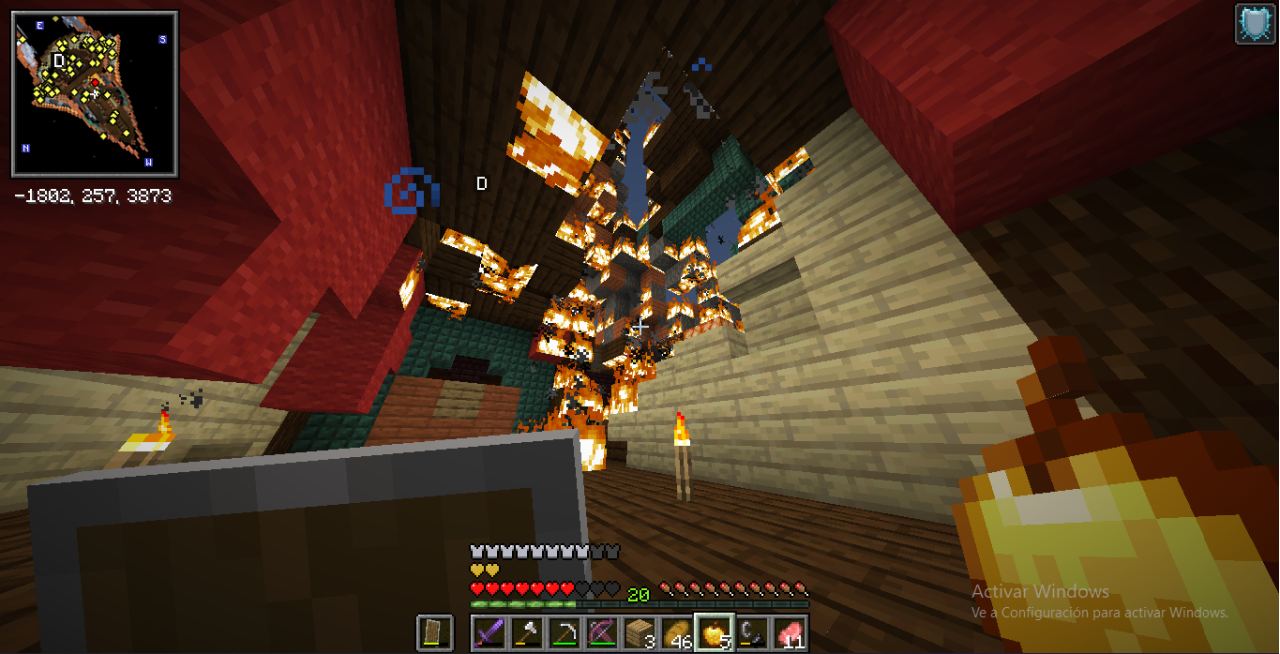Choose the pickaxe in the hotbar
This screenshot has height=654, width=1280.
click(x=564, y=633)
